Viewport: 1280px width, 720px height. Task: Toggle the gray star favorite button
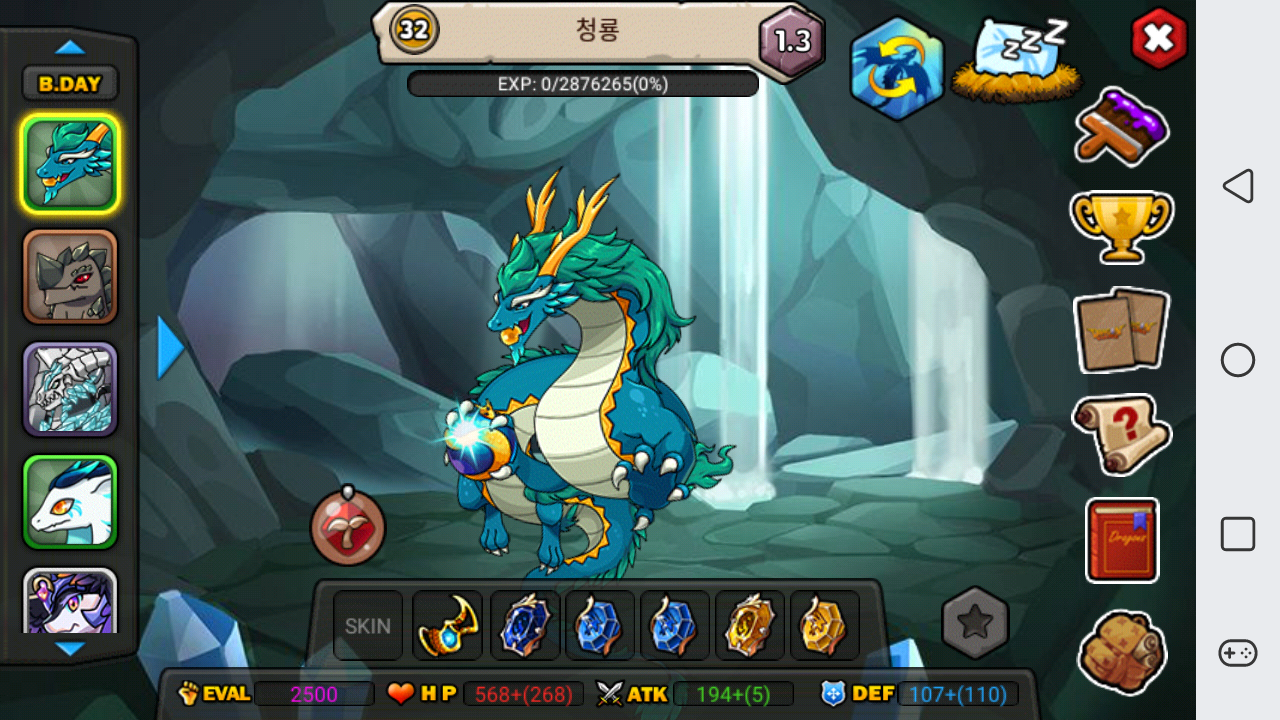tap(975, 623)
